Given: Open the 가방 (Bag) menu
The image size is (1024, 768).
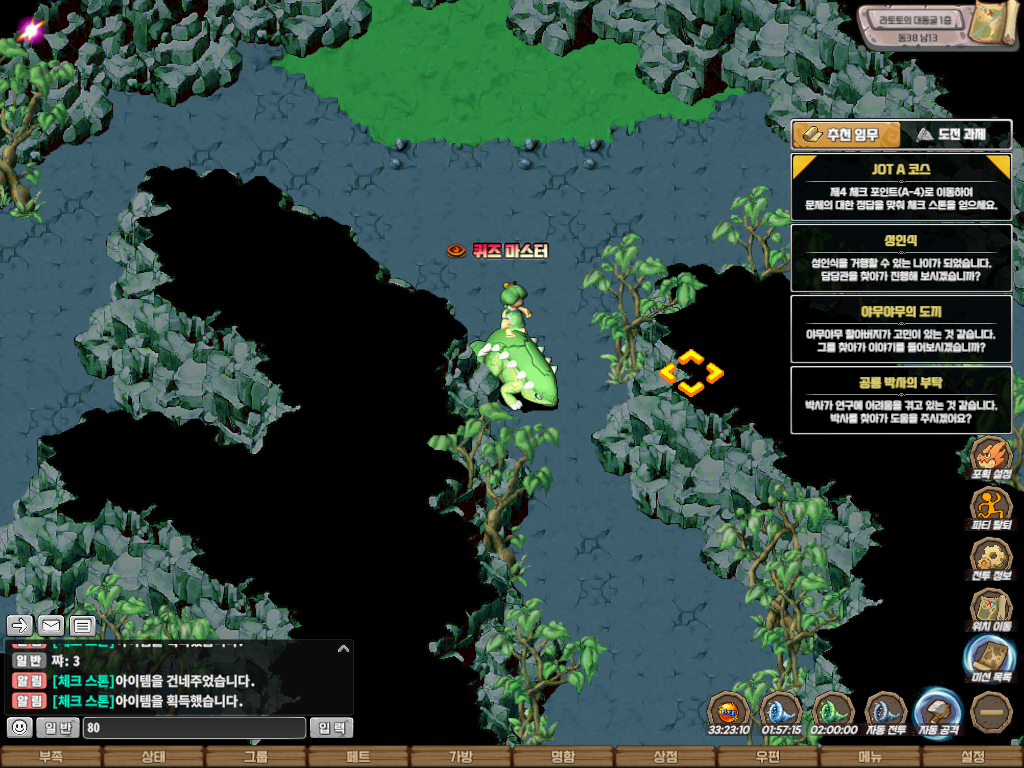Looking at the screenshot, I should pyautogui.click(x=461, y=757).
